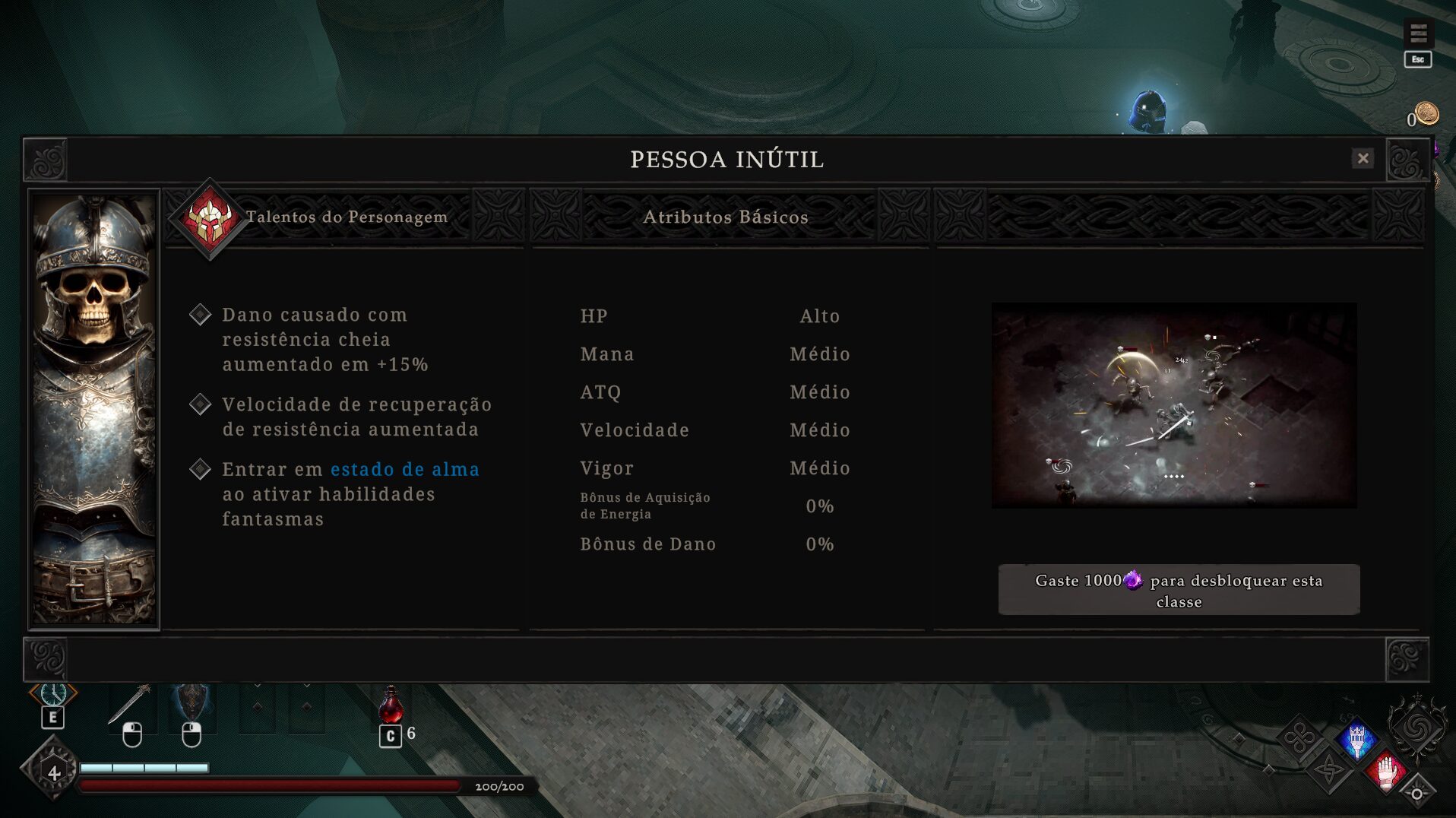Click the small sun-ring diamond icon
1456x818 pixels.
pyautogui.click(x=1417, y=794)
